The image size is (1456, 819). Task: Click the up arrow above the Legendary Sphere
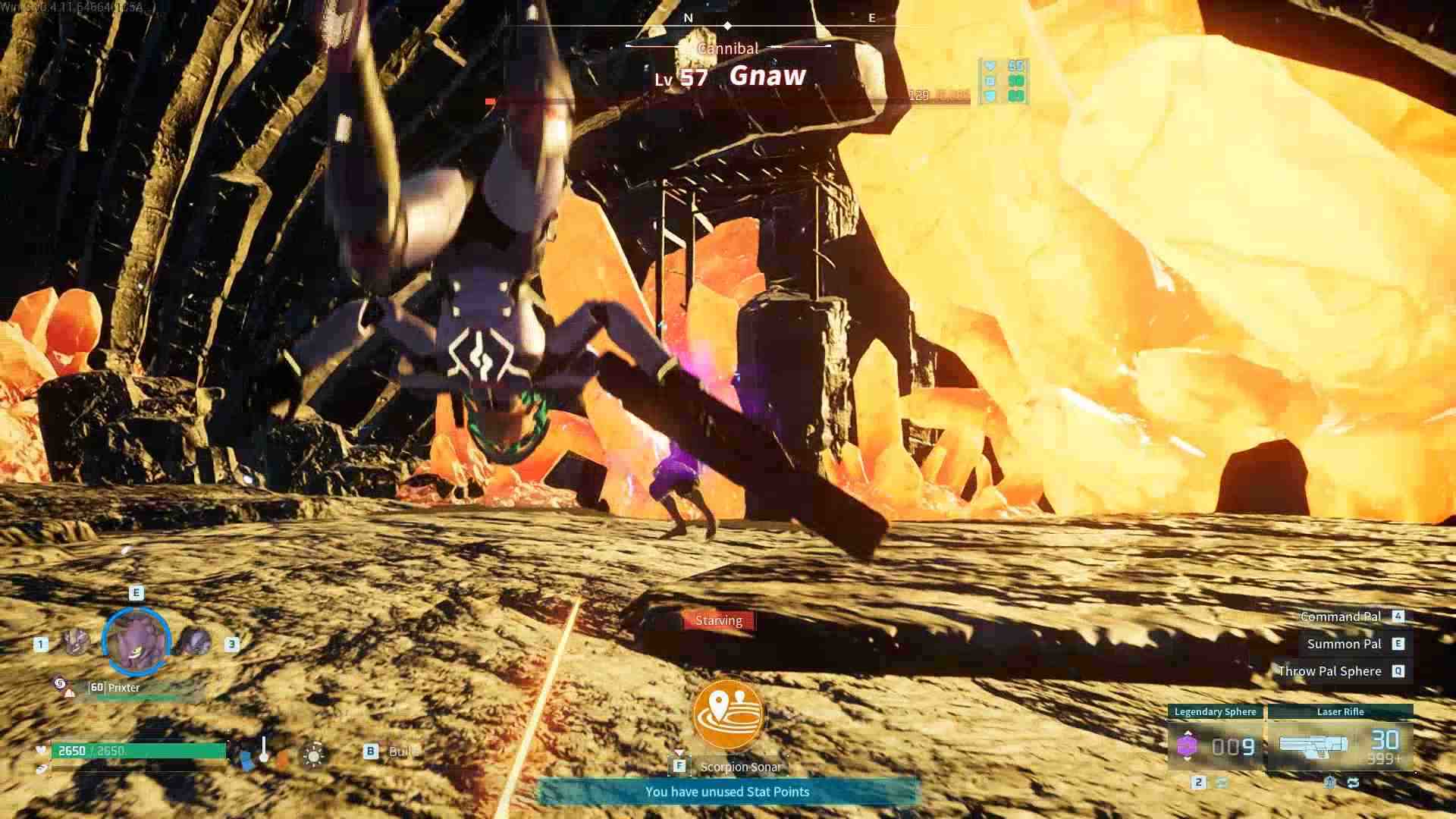click(1188, 734)
